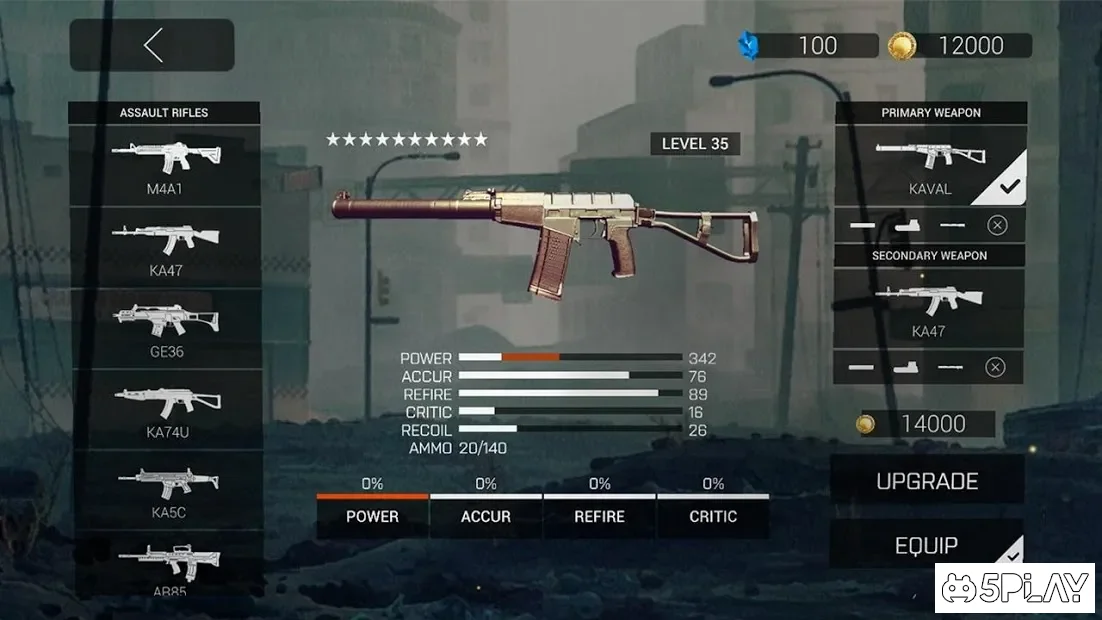Screen dimensions: 1102x620
Task: Switch to the ACCUR upgrade tab
Action: pos(486,517)
